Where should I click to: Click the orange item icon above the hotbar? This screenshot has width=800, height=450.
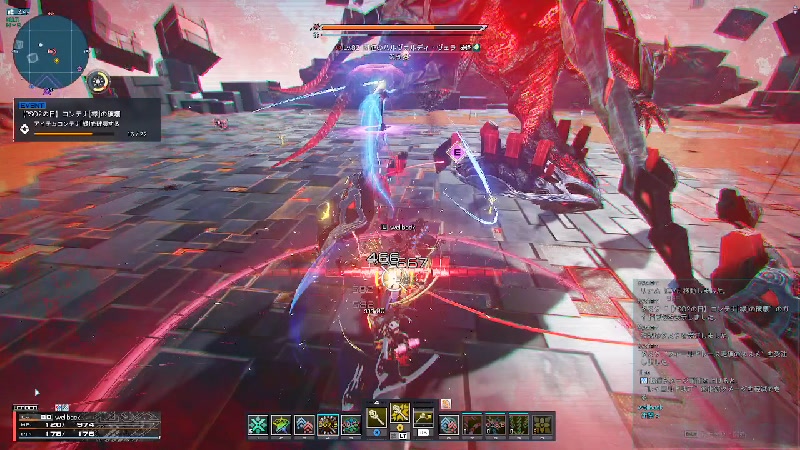(x=446, y=402)
